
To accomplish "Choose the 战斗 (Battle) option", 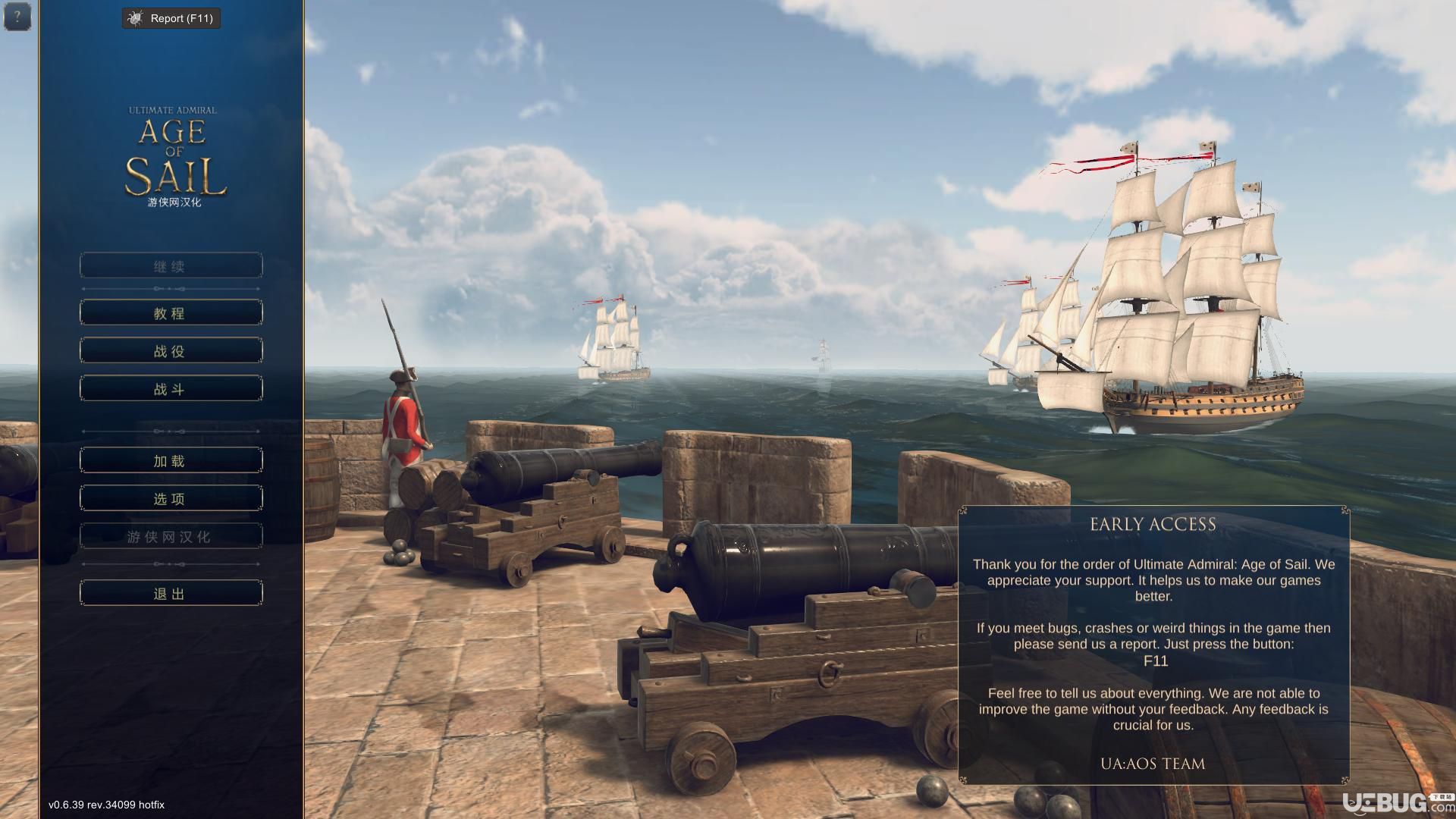I will point(171,388).
